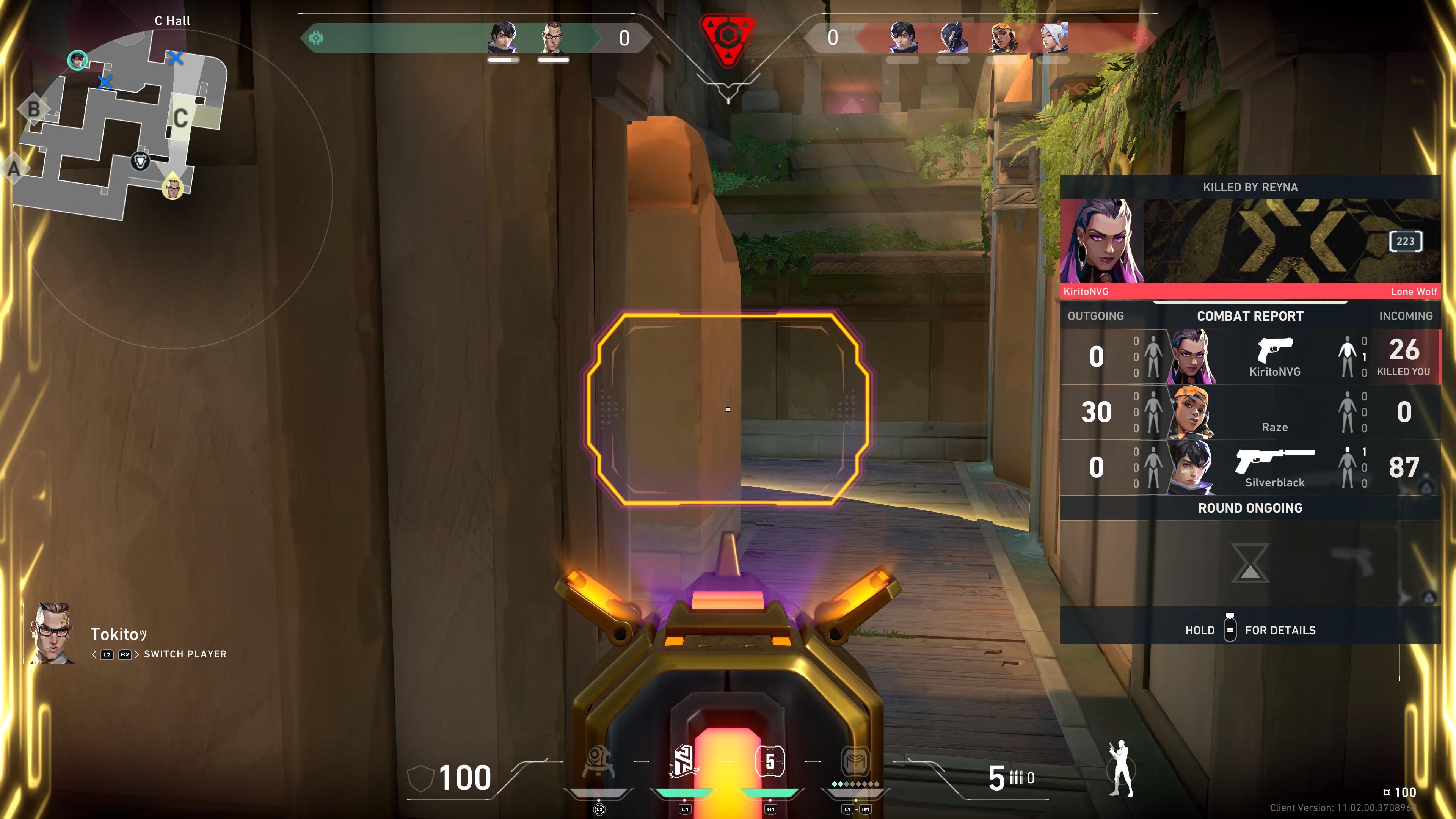Select Raze's portrait in the red team bar

pos(1003,38)
